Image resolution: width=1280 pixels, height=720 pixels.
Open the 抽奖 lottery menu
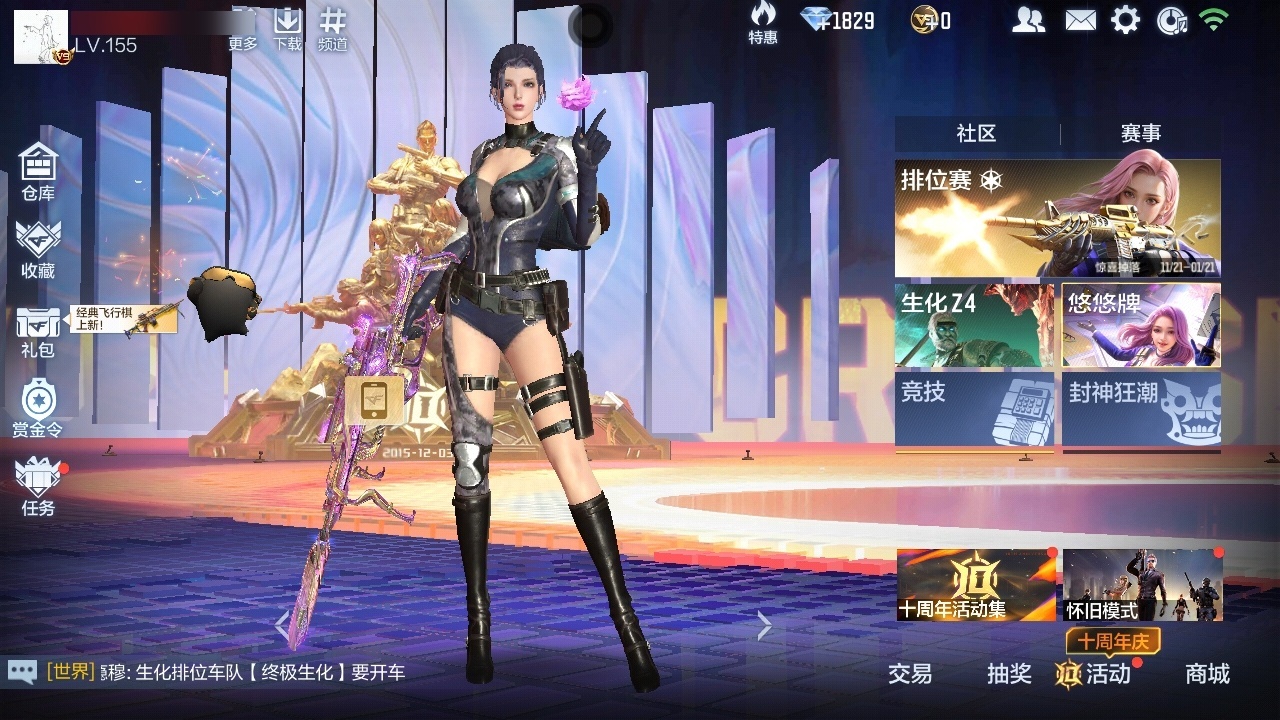[1009, 674]
